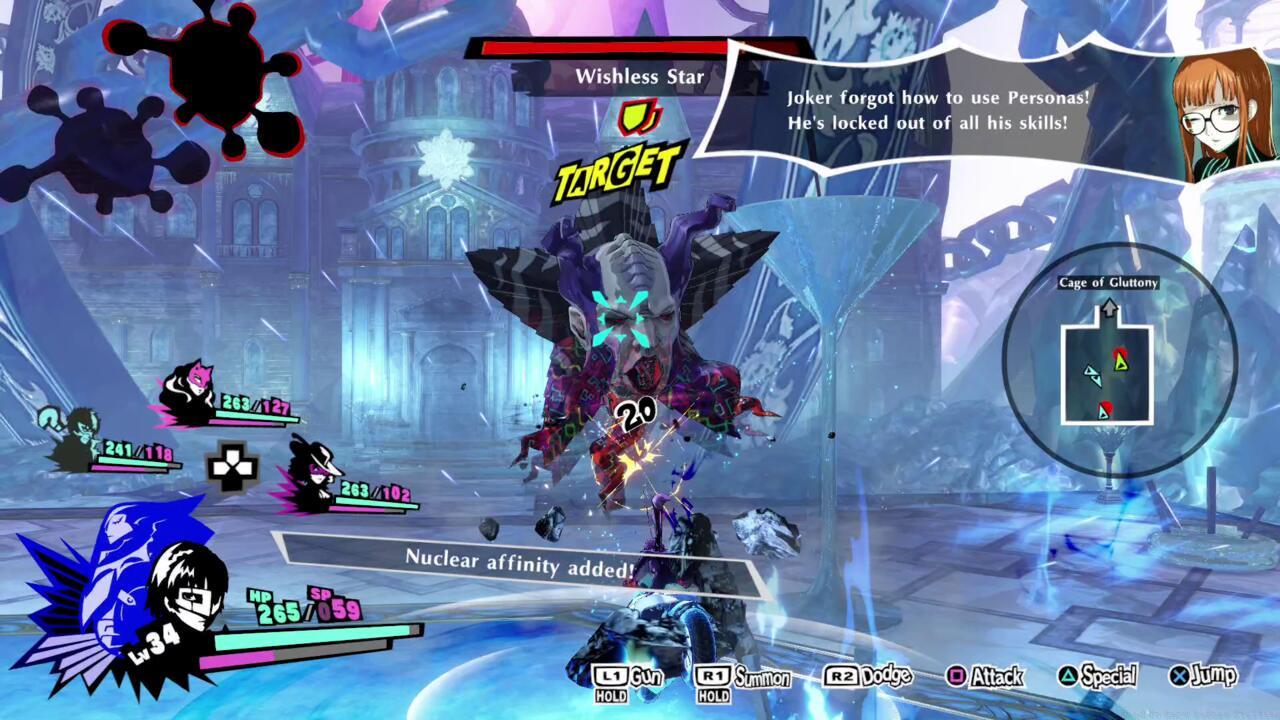
Task: Select Joker's portrait in the party HUD
Action: point(187,592)
